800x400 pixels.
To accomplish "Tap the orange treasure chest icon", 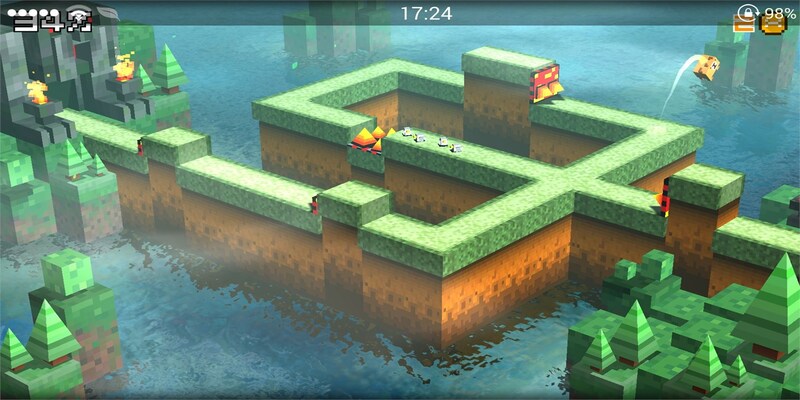I will click(x=743, y=24).
